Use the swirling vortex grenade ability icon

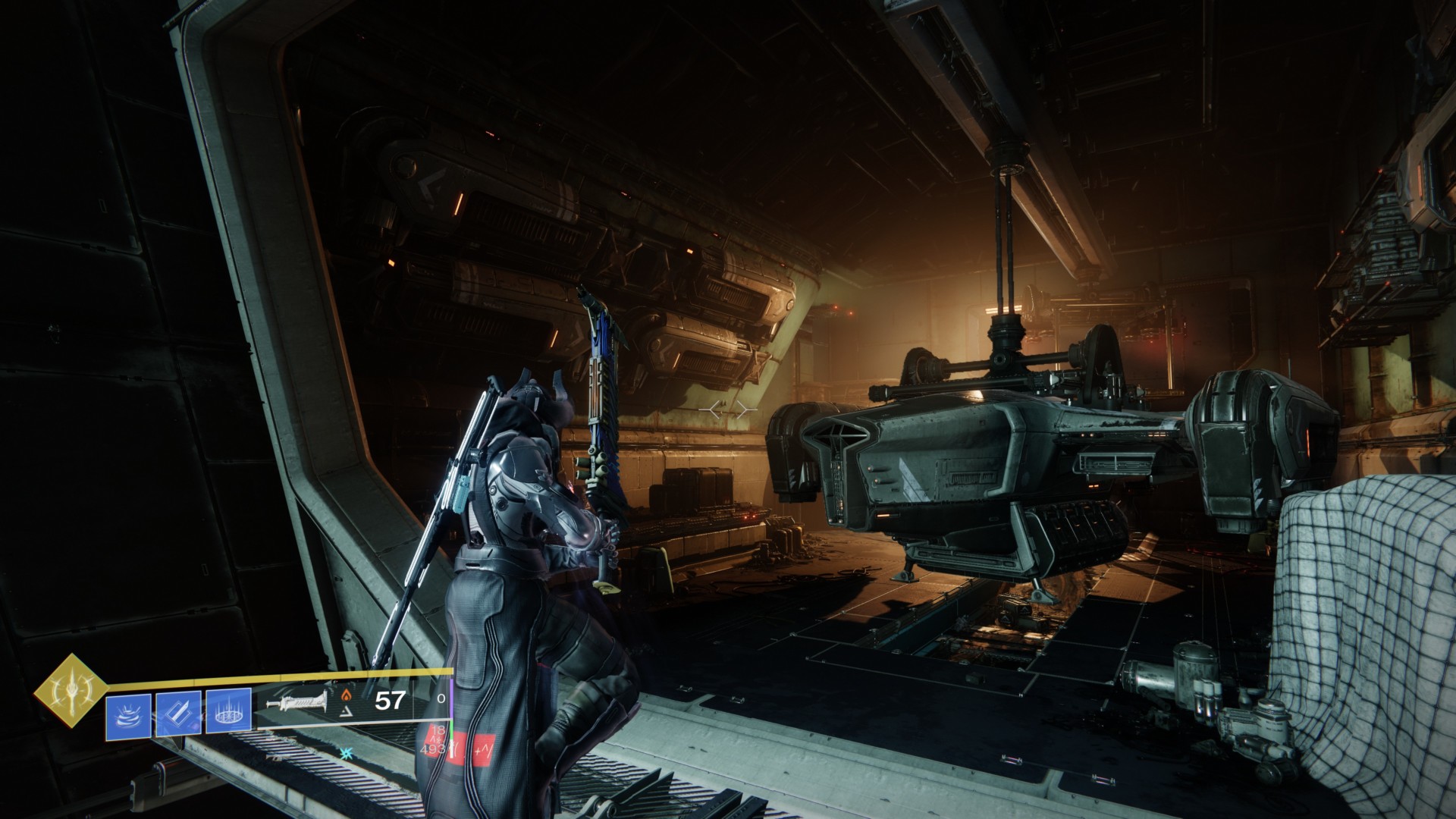(128, 714)
